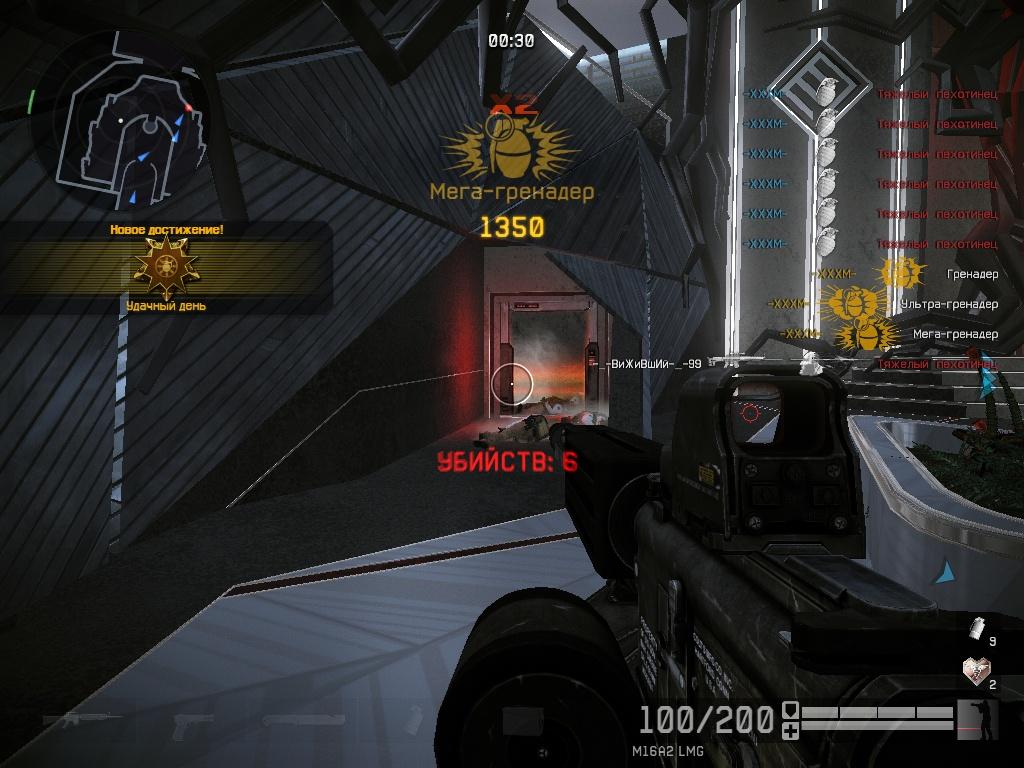Open the "Удачный день" achievement notification
Viewport: 1024px width, 768px height.
pyautogui.click(x=166, y=268)
